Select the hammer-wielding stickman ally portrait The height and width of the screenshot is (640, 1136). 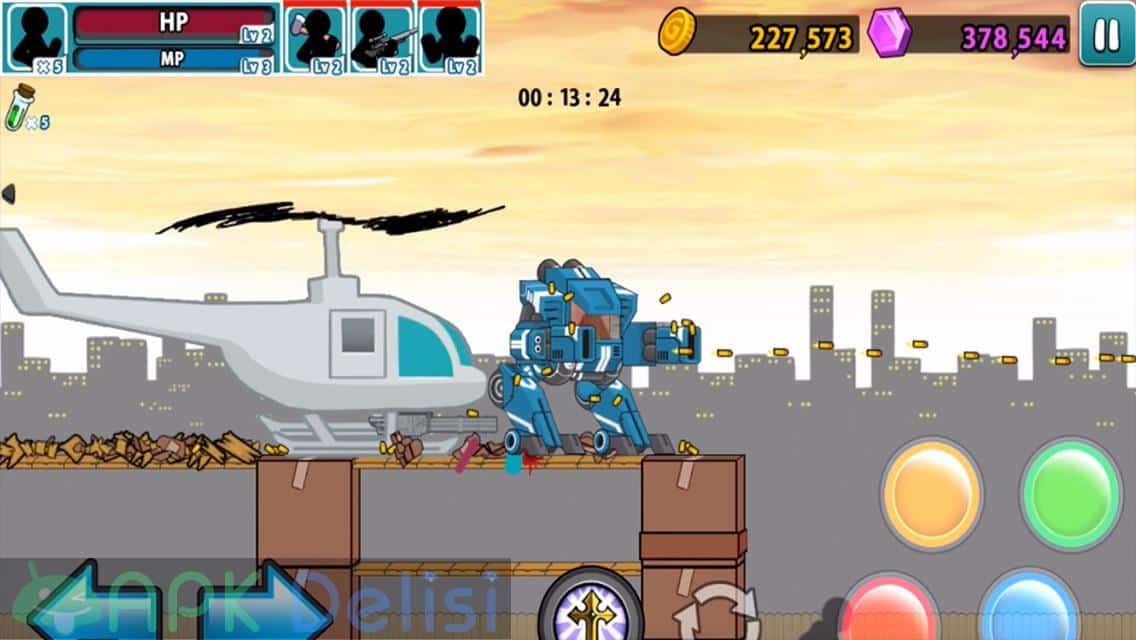316,38
